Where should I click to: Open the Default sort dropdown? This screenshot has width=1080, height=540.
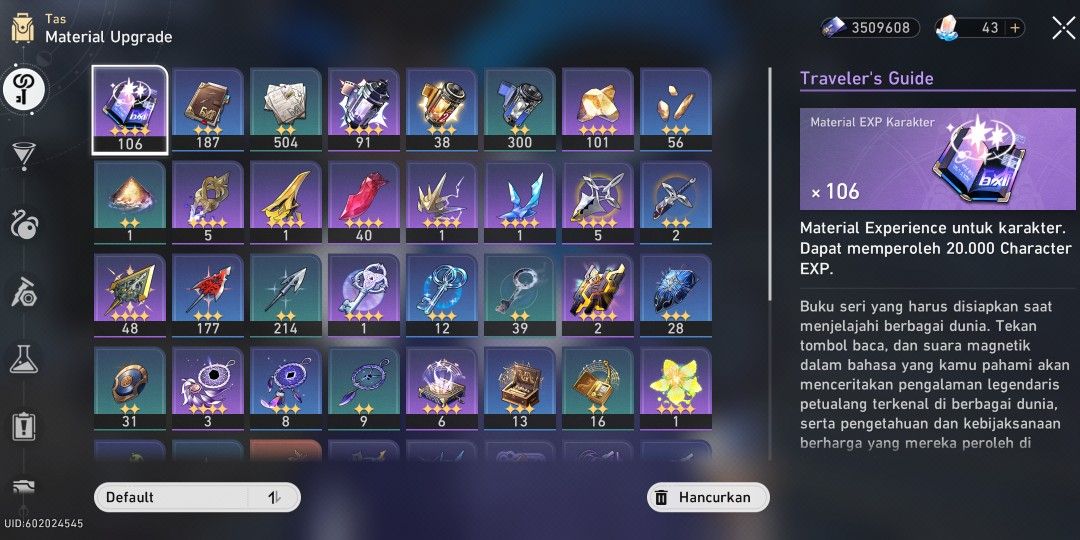[170, 497]
